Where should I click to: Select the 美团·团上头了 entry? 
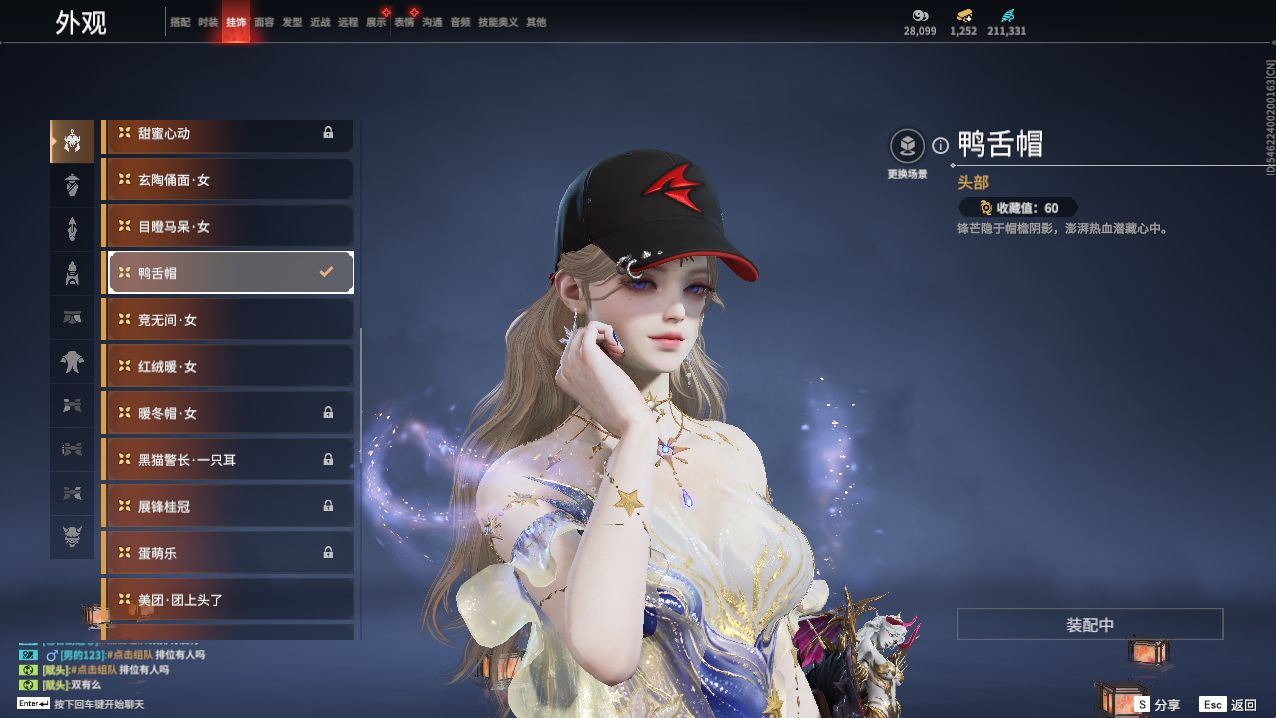tap(230, 600)
